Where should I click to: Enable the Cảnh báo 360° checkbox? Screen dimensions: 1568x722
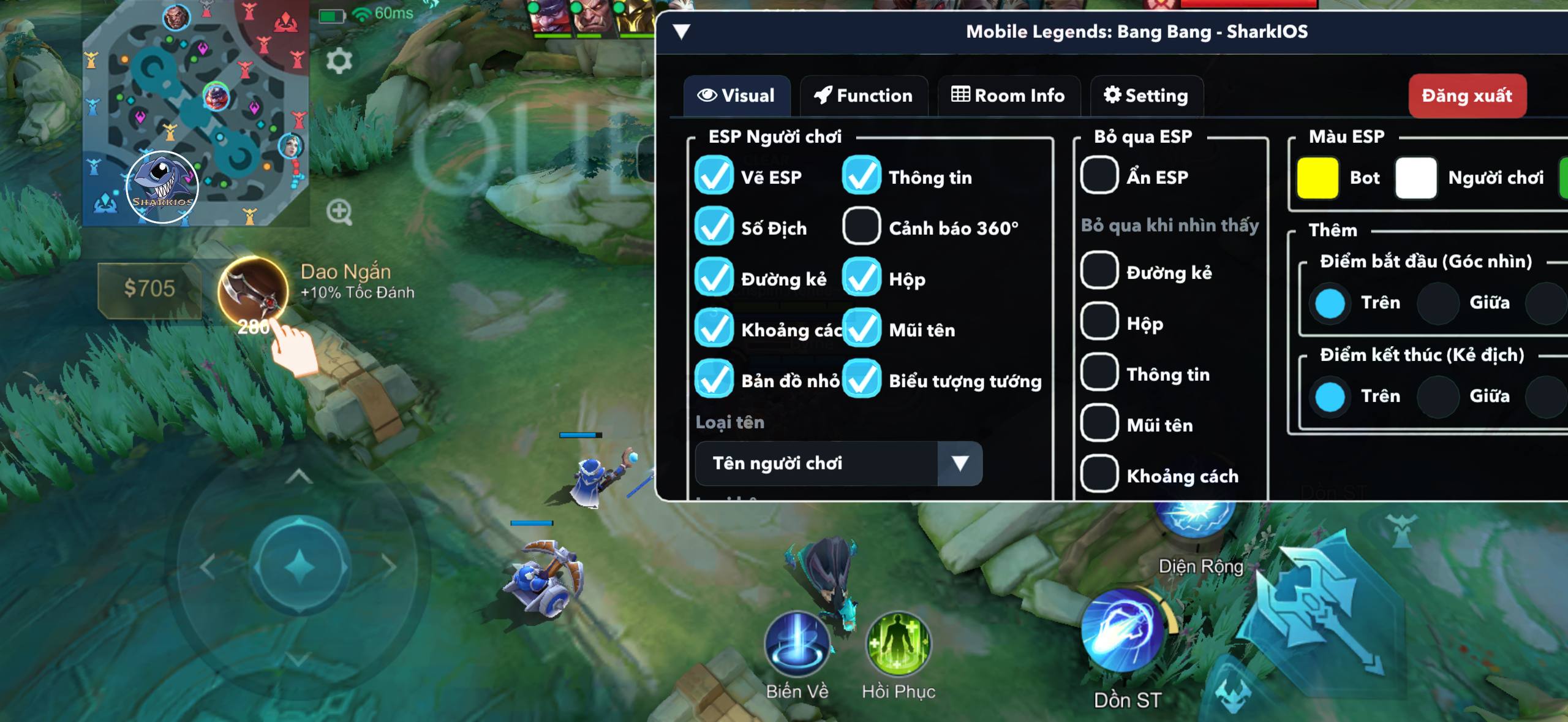tap(861, 227)
